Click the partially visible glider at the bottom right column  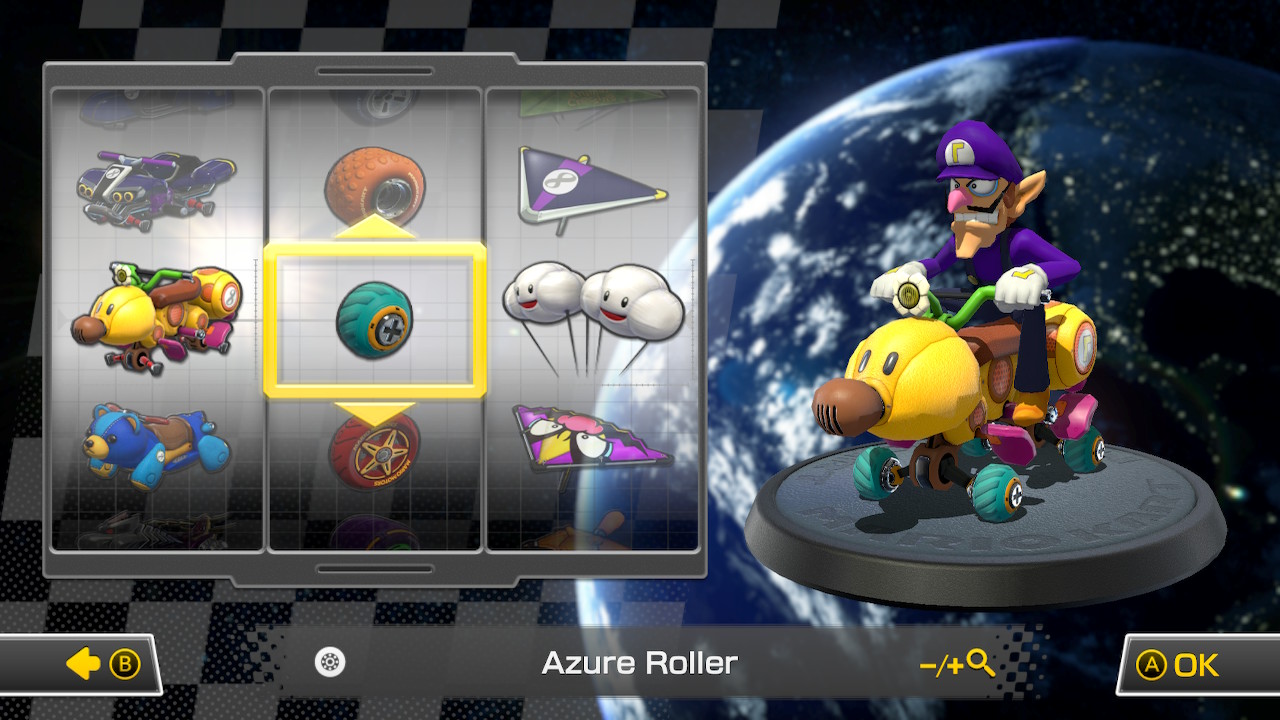point(585,540)
